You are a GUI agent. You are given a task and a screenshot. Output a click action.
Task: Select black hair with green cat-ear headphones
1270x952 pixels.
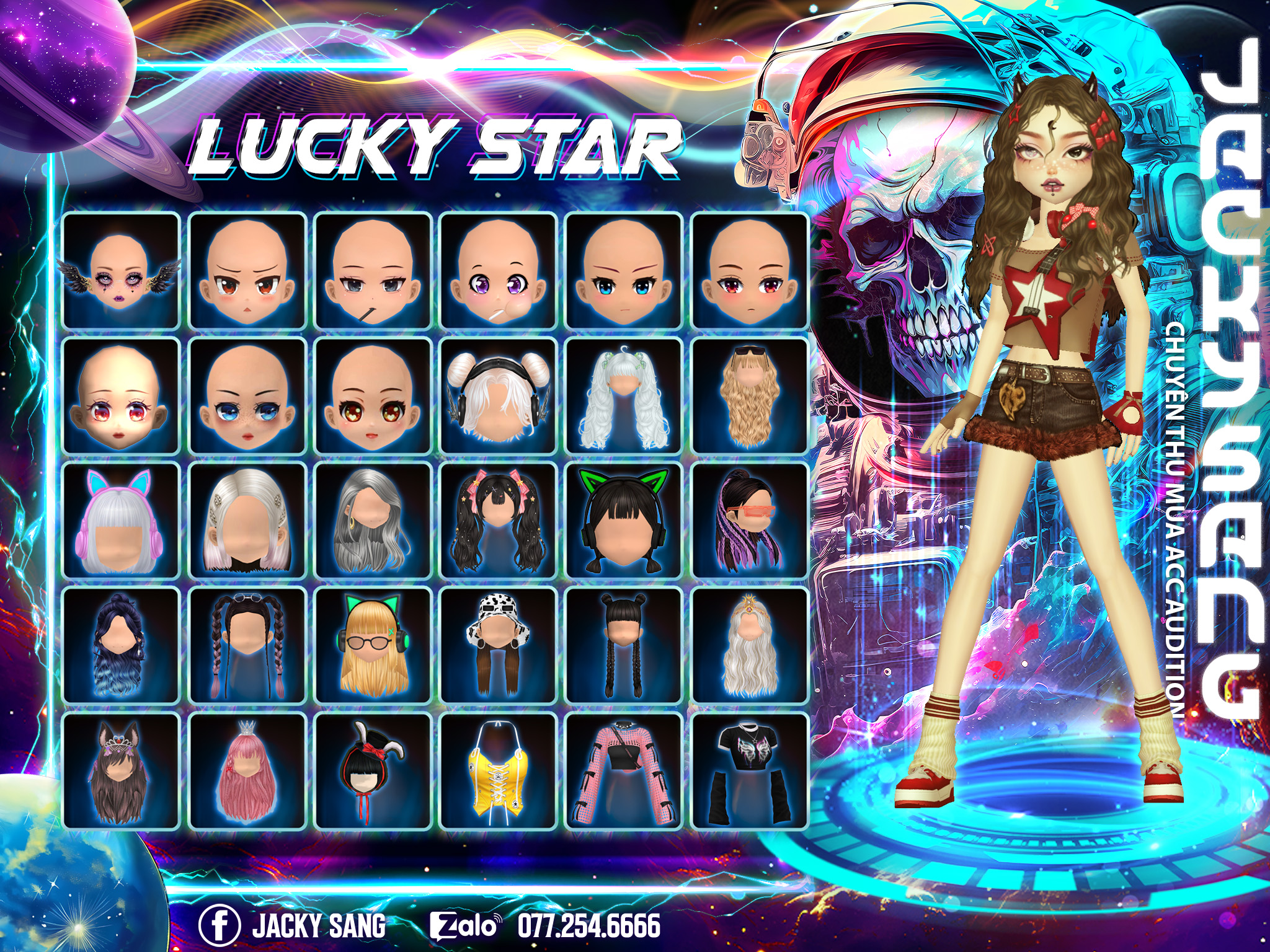624,521
